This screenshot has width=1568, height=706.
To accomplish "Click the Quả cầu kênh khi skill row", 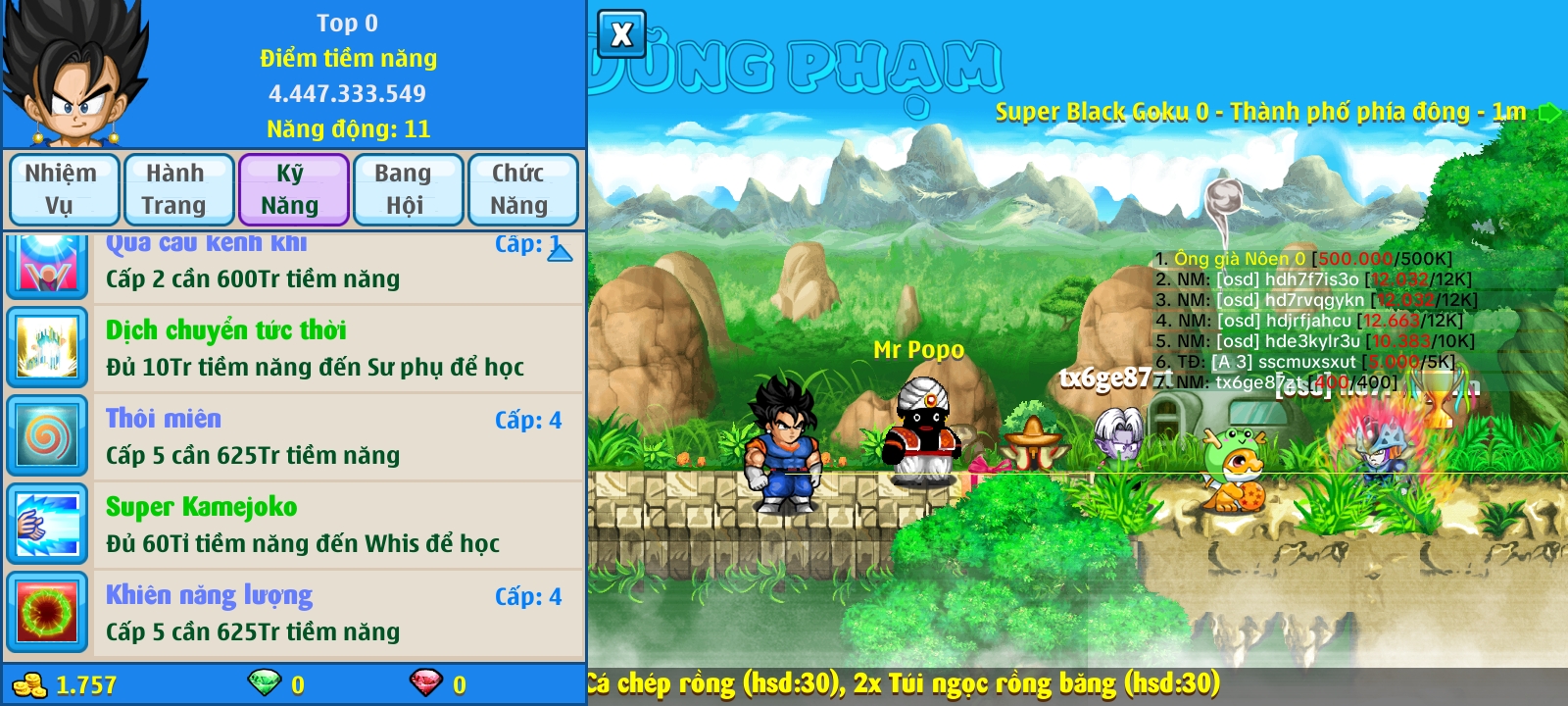I will 333,265.
